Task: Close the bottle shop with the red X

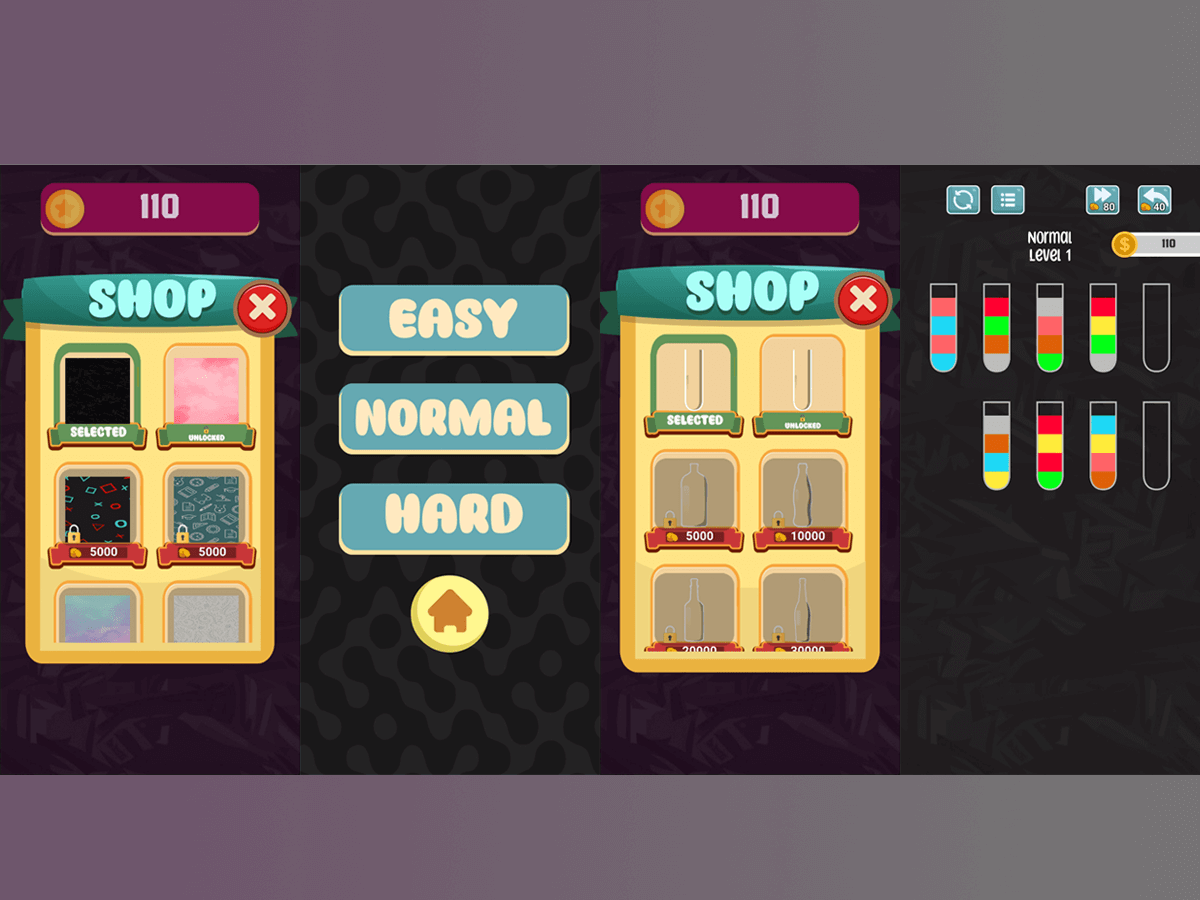Action: [862, 300]
